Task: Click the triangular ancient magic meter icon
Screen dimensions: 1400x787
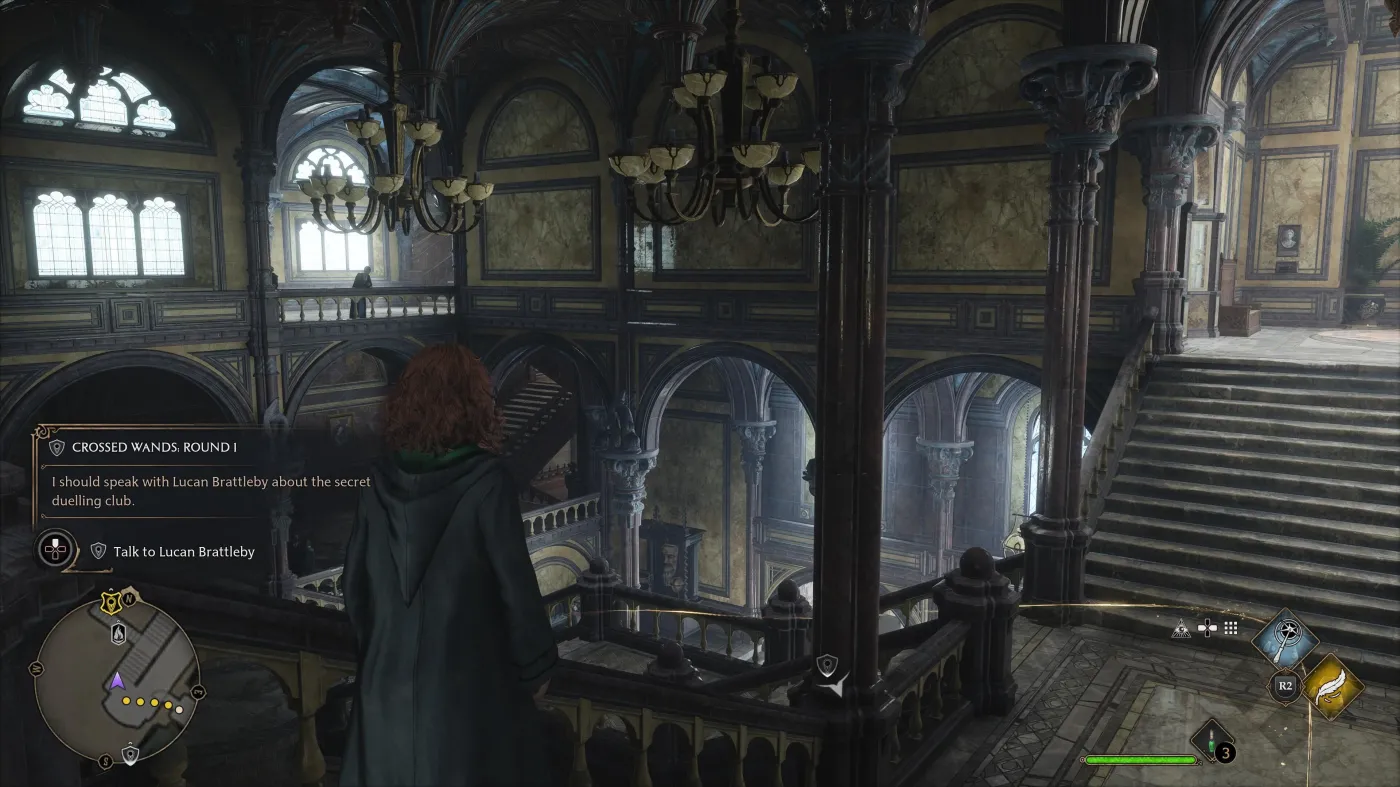Action: coord(1181,628)
